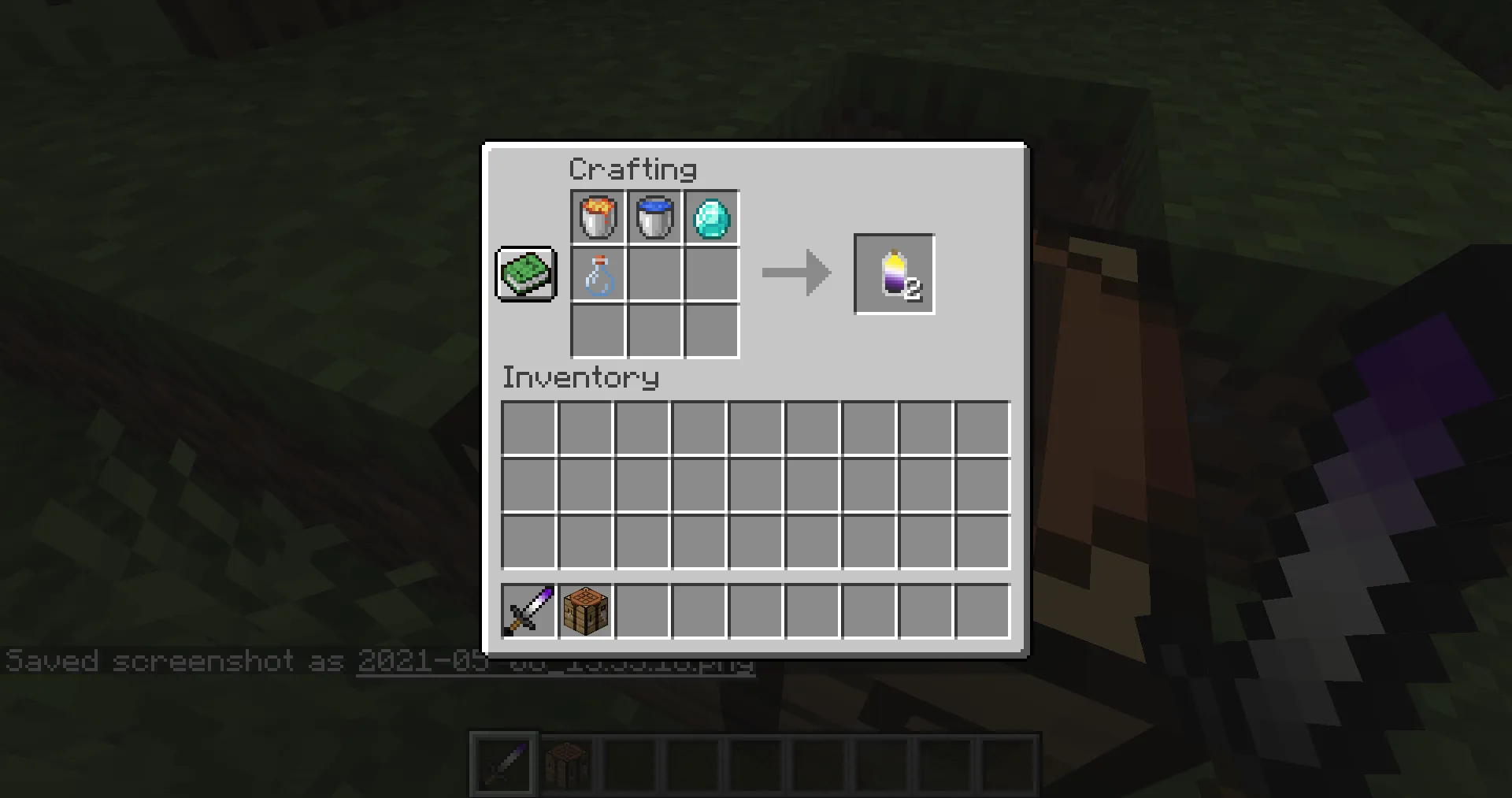Pick up the lava bucket from the crafting grid
The height and width of the screenshot is (798, 1512).
(596, 217)
